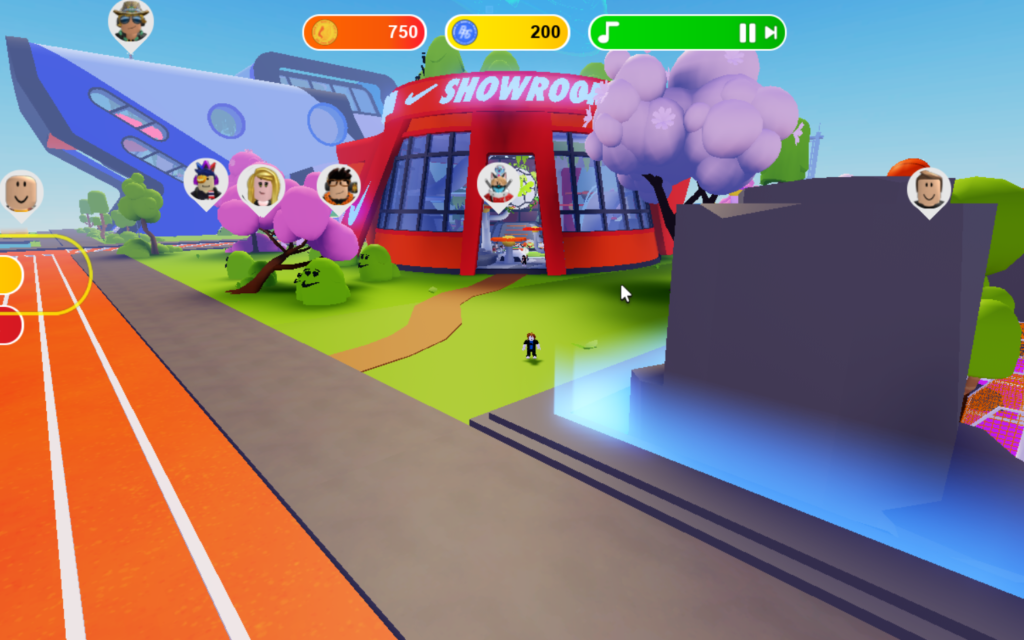Click the yellow round button at the left edge
Viewport: 1024px width, 640px height.
tap(8, 275)
